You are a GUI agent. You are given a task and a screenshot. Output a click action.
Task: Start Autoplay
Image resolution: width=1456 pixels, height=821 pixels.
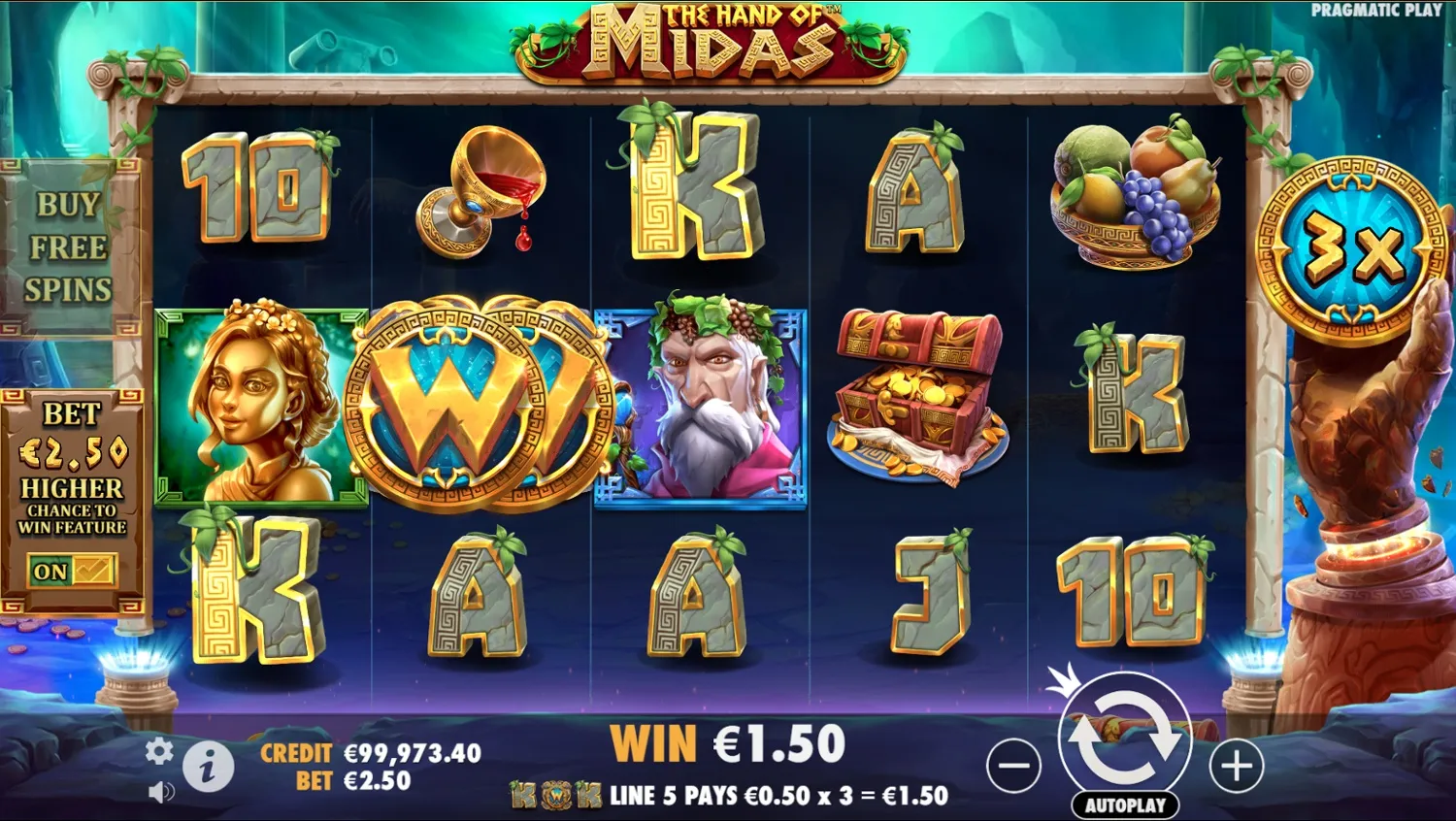pos(1126,805)
